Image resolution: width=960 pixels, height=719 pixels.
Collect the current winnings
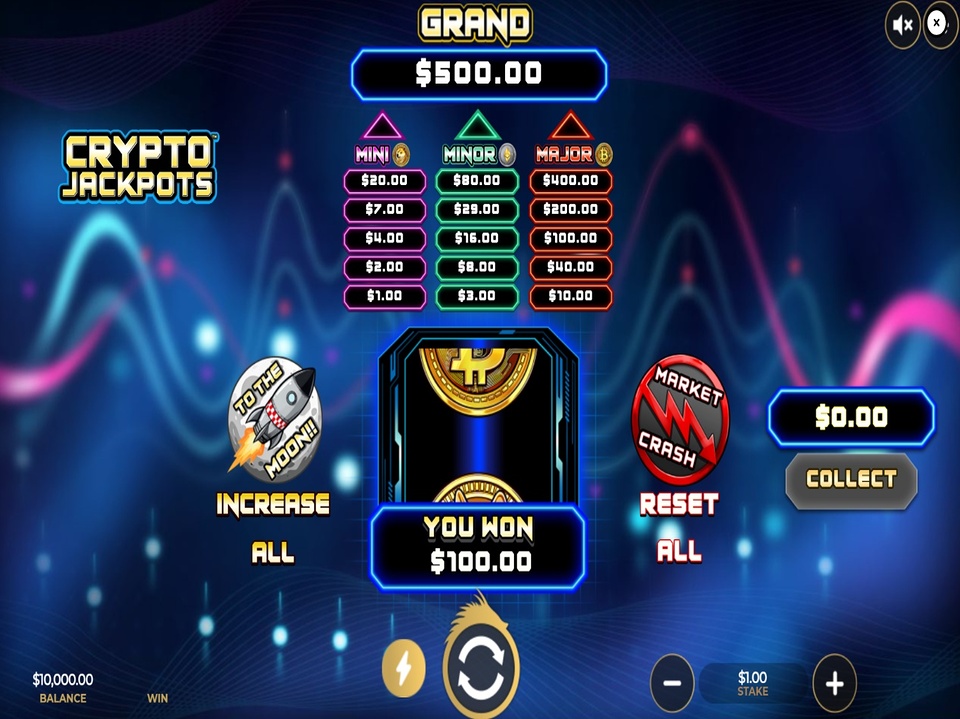(x=851, y=480)
